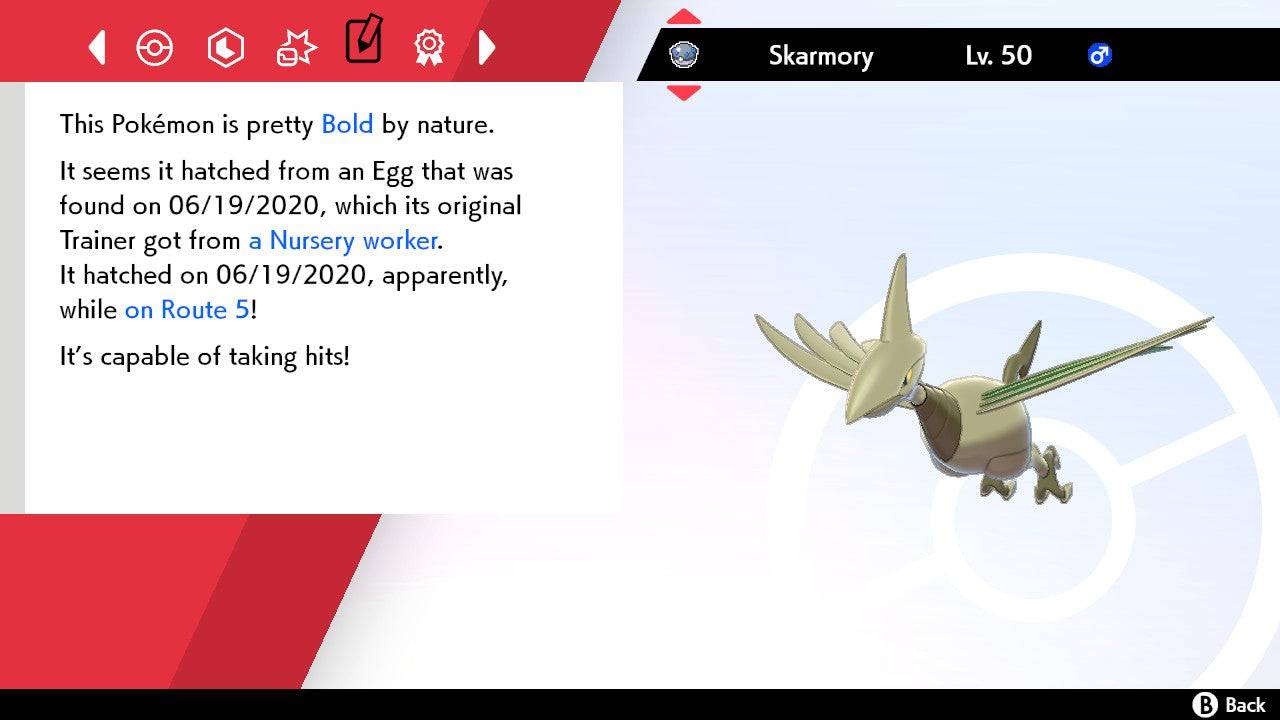
Task: Click the Skarmory name label
Action: point(821,56)
